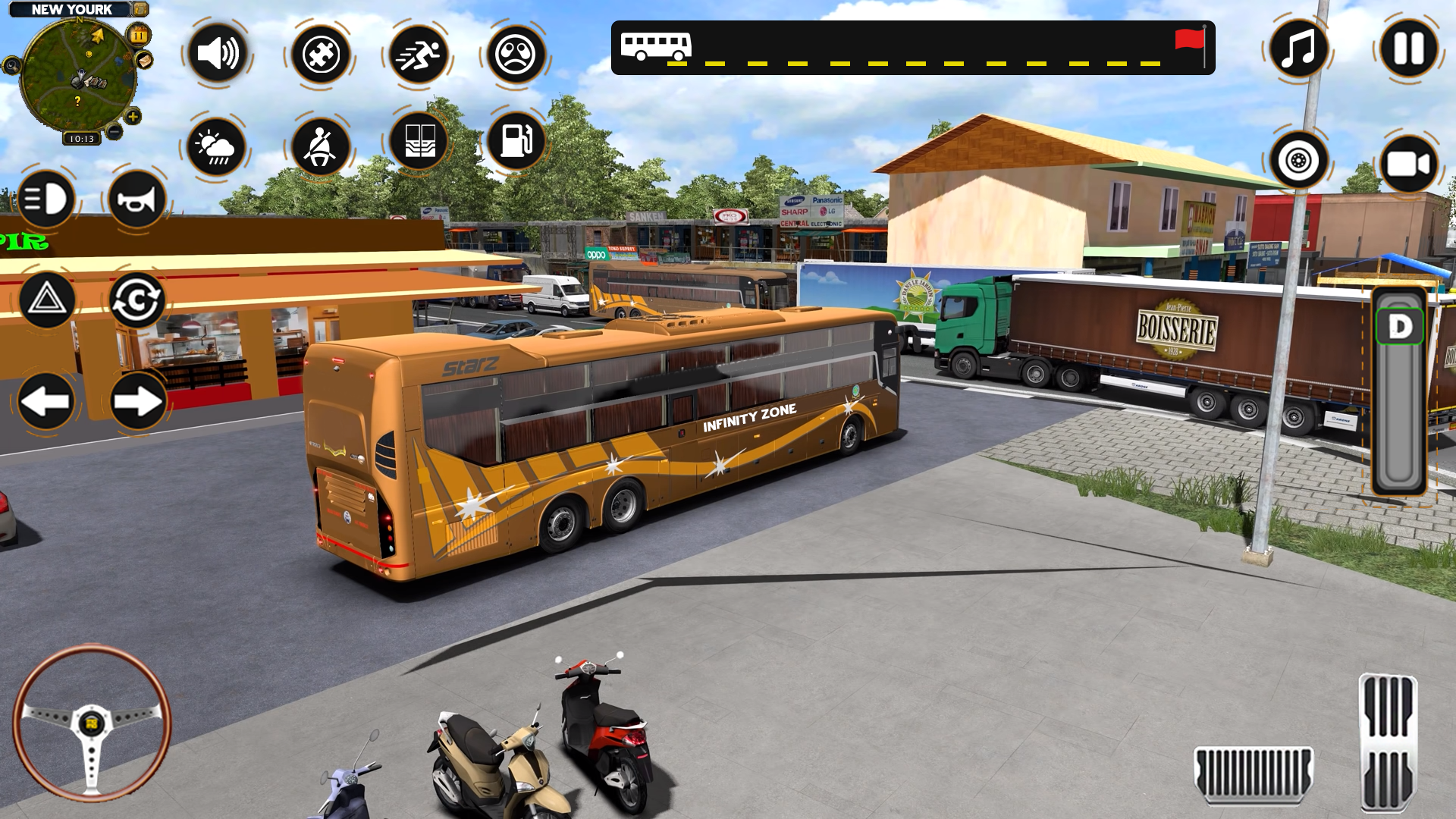Open the puzzle piece button
The image size is (1456, 819).
tap(320, 54)
